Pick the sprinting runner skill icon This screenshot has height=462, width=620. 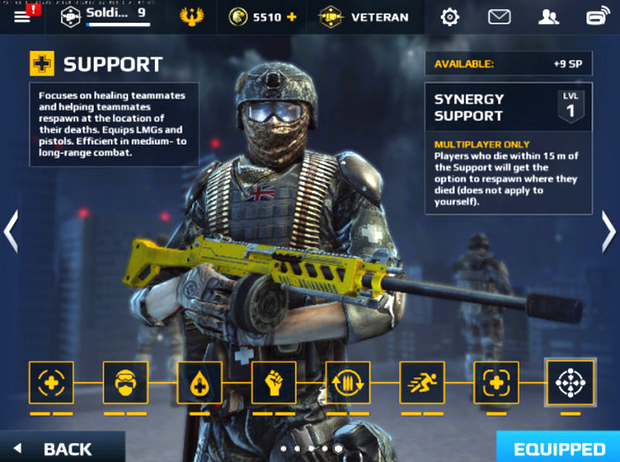(422, 382)
